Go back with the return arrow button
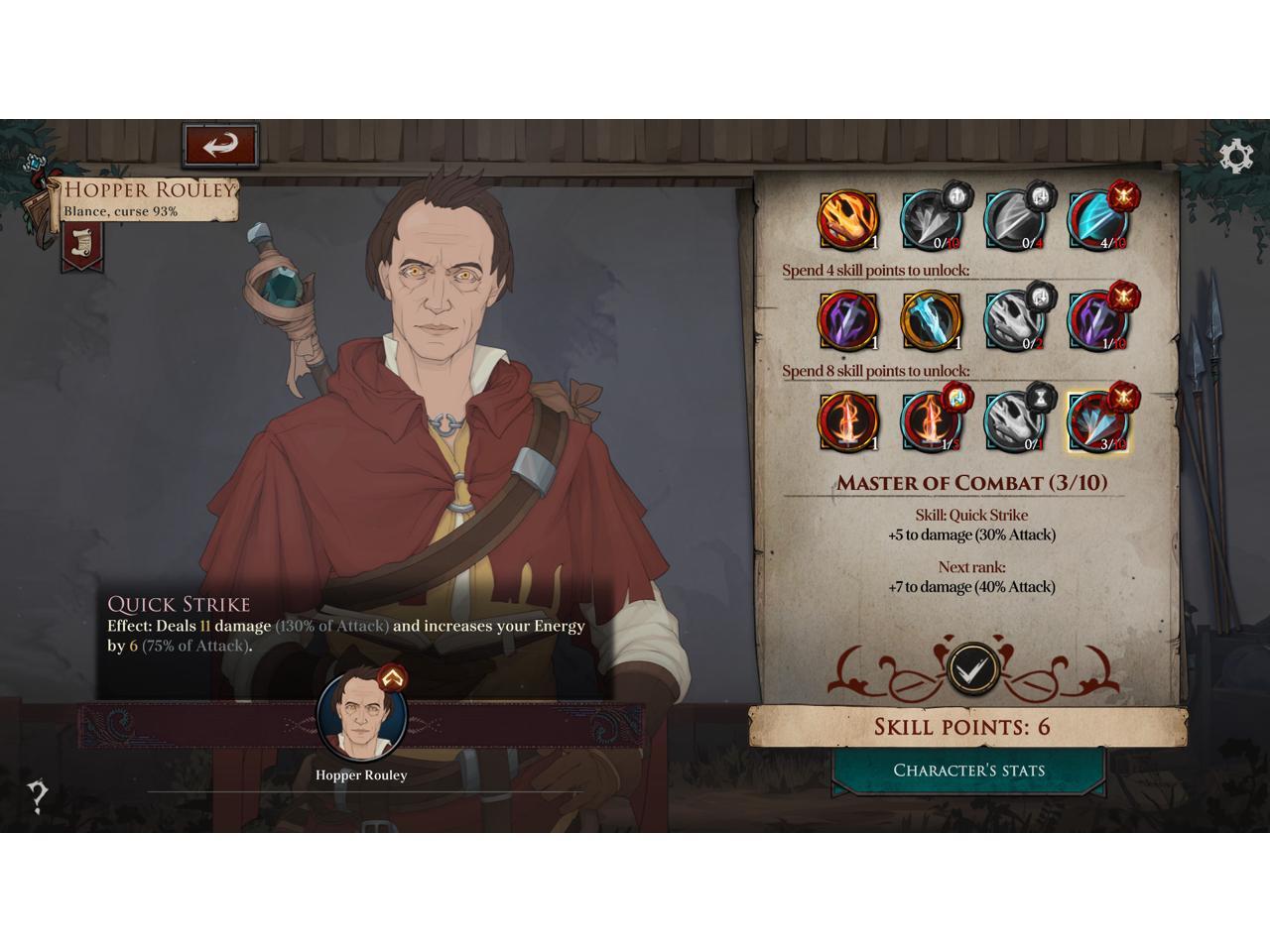The width and height of the screenshot is (1270, 952). pyautogui.click(x=220, y=146)
